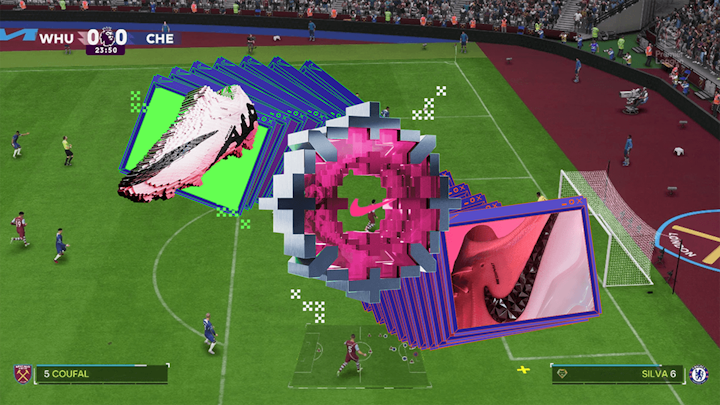Select the Silva player name panel
720x405 pixels.
(618, 374)
